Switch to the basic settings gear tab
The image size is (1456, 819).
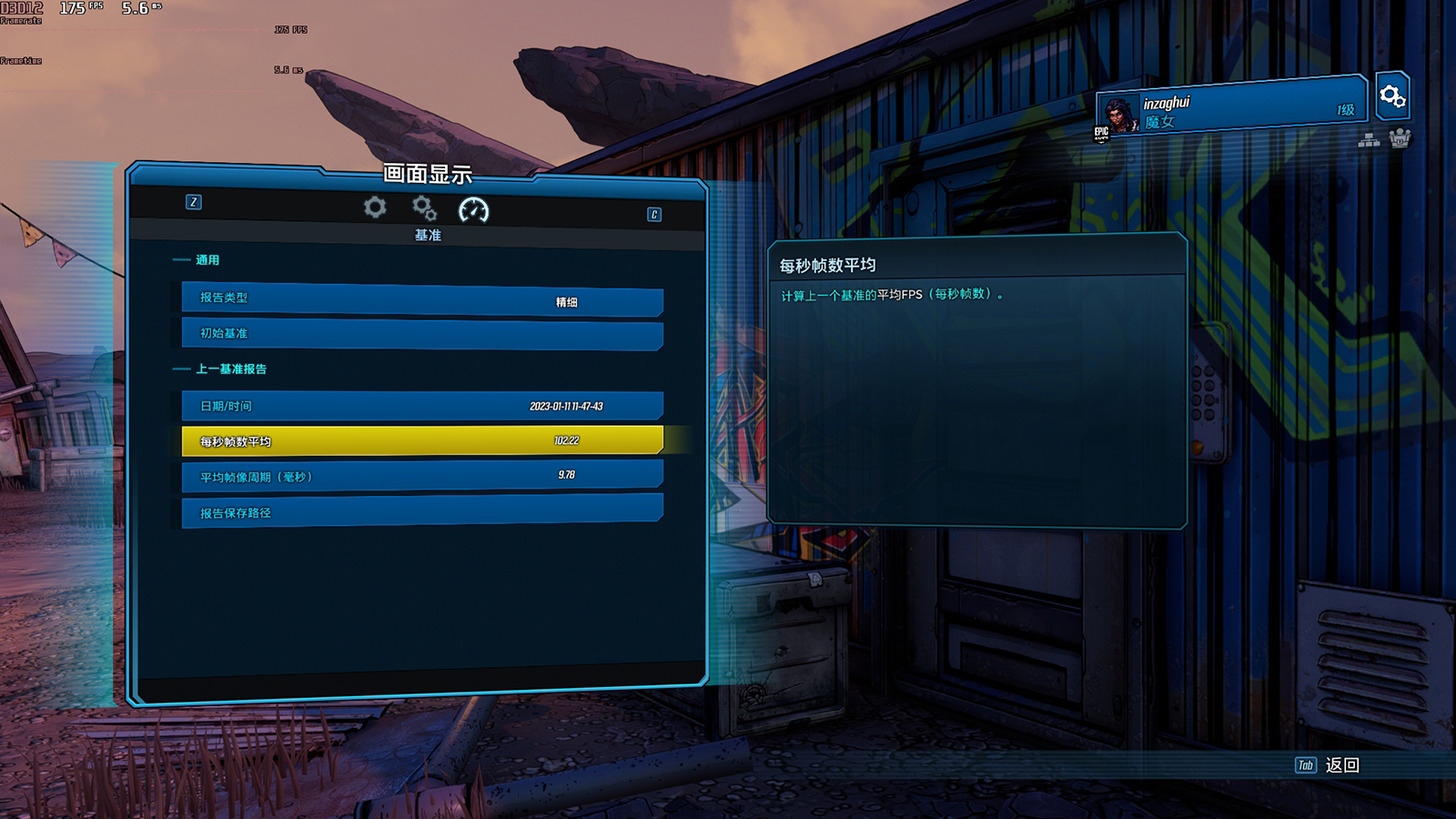[375, 207]
